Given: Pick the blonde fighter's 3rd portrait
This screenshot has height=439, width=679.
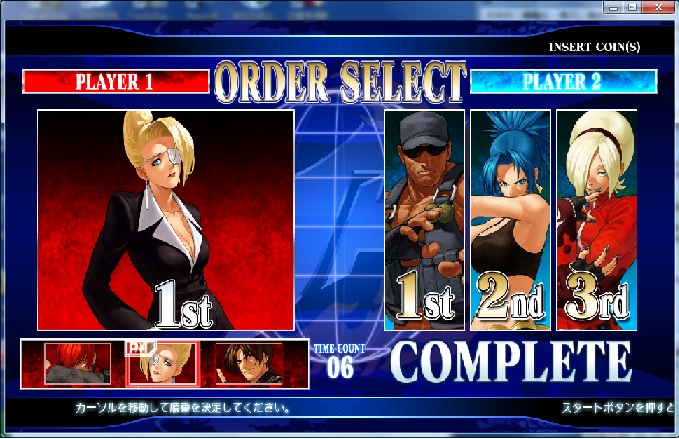Looking at the screenshot, I should [x=597, y=220].
